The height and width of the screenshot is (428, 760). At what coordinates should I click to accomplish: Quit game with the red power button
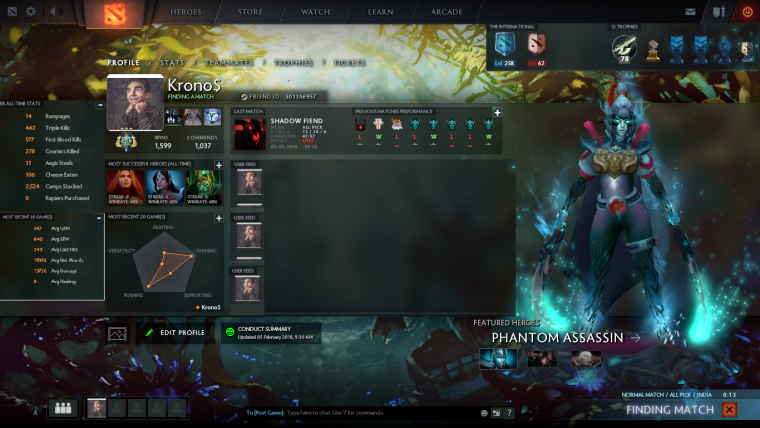pyautogui.click(x=747, y=12)
